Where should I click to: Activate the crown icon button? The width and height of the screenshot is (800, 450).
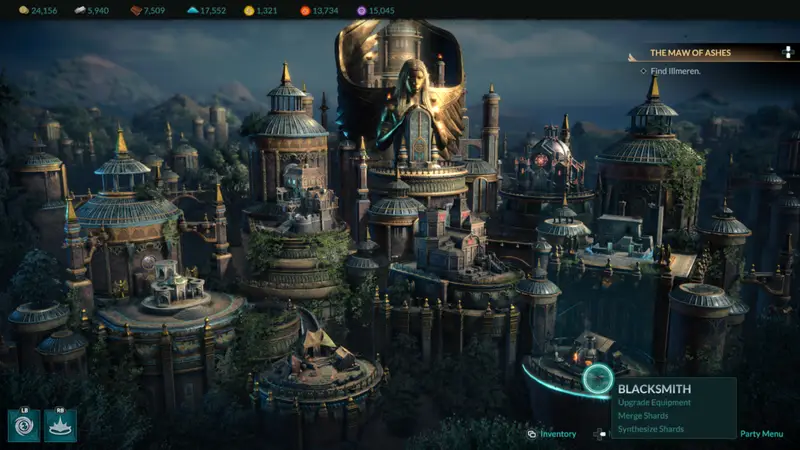(60, 425)
